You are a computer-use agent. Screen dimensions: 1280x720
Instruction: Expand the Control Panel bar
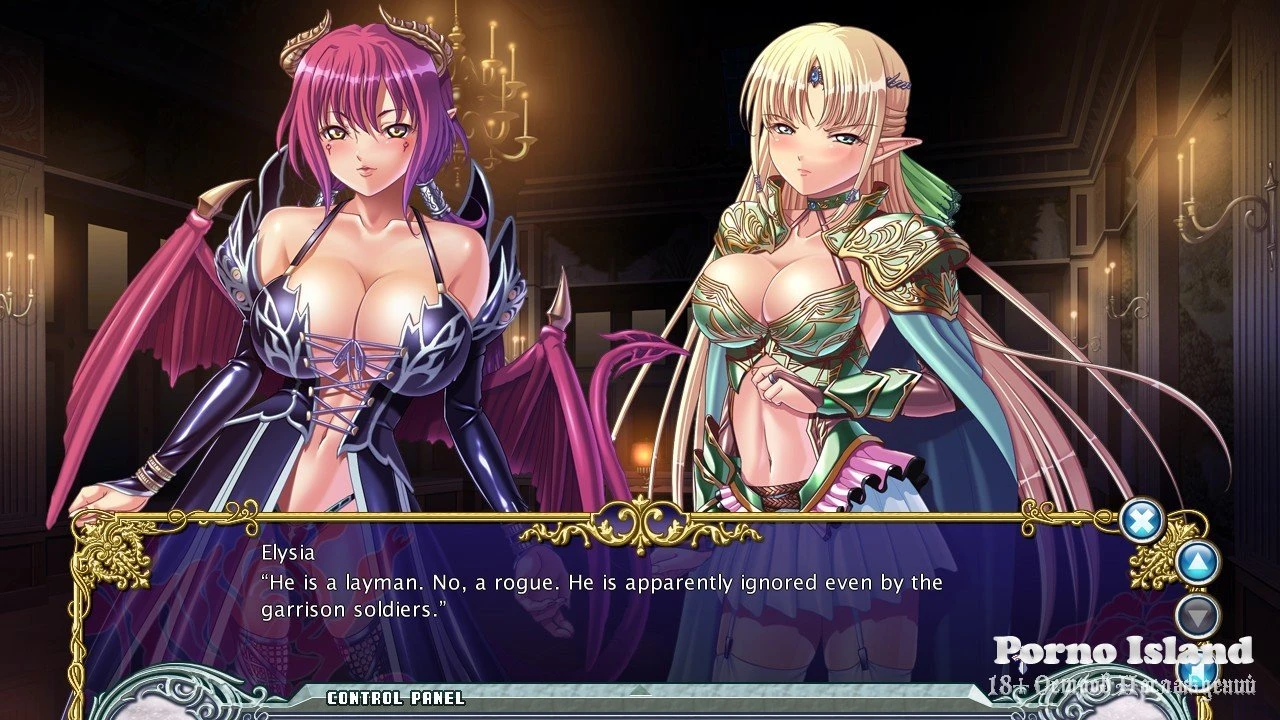(640, 697)
